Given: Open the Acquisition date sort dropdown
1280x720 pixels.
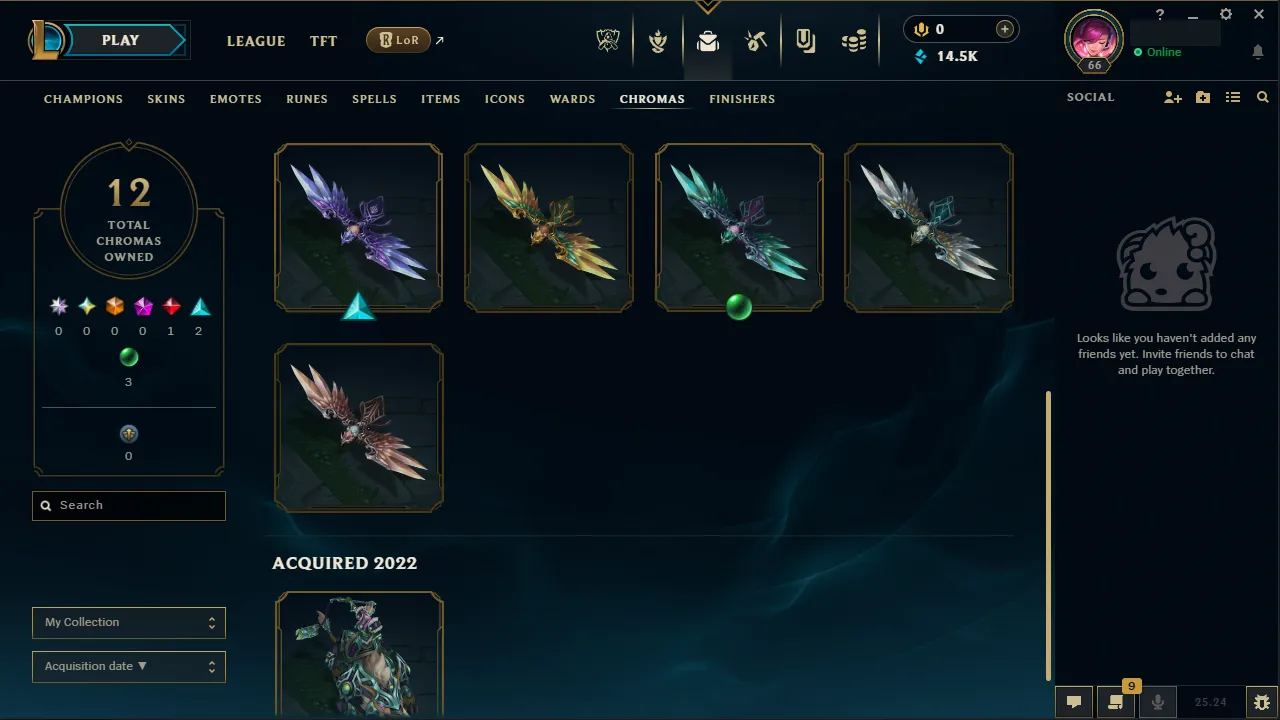Looking at the screenshot, I should (128, 666).
